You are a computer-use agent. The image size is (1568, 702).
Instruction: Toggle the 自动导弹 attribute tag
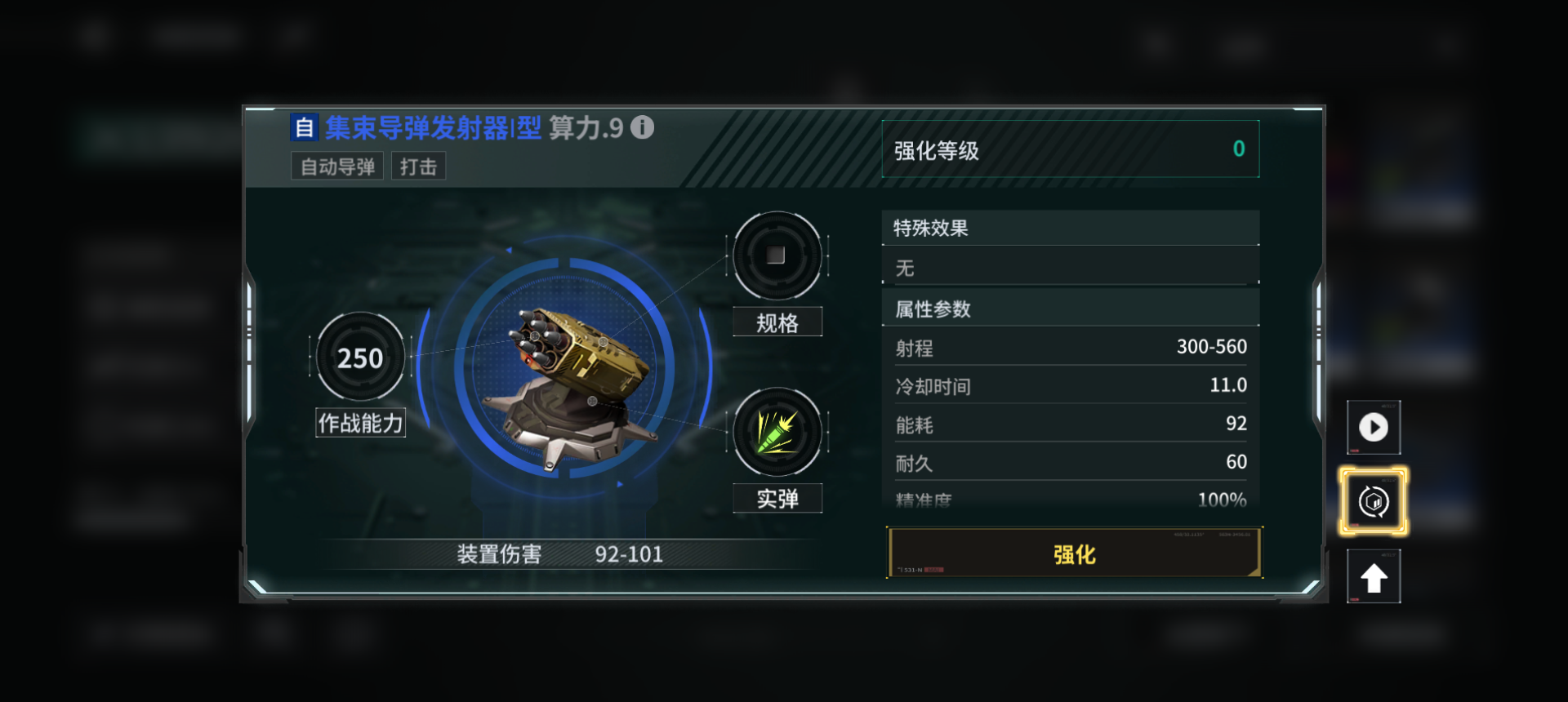coord(336,166)
